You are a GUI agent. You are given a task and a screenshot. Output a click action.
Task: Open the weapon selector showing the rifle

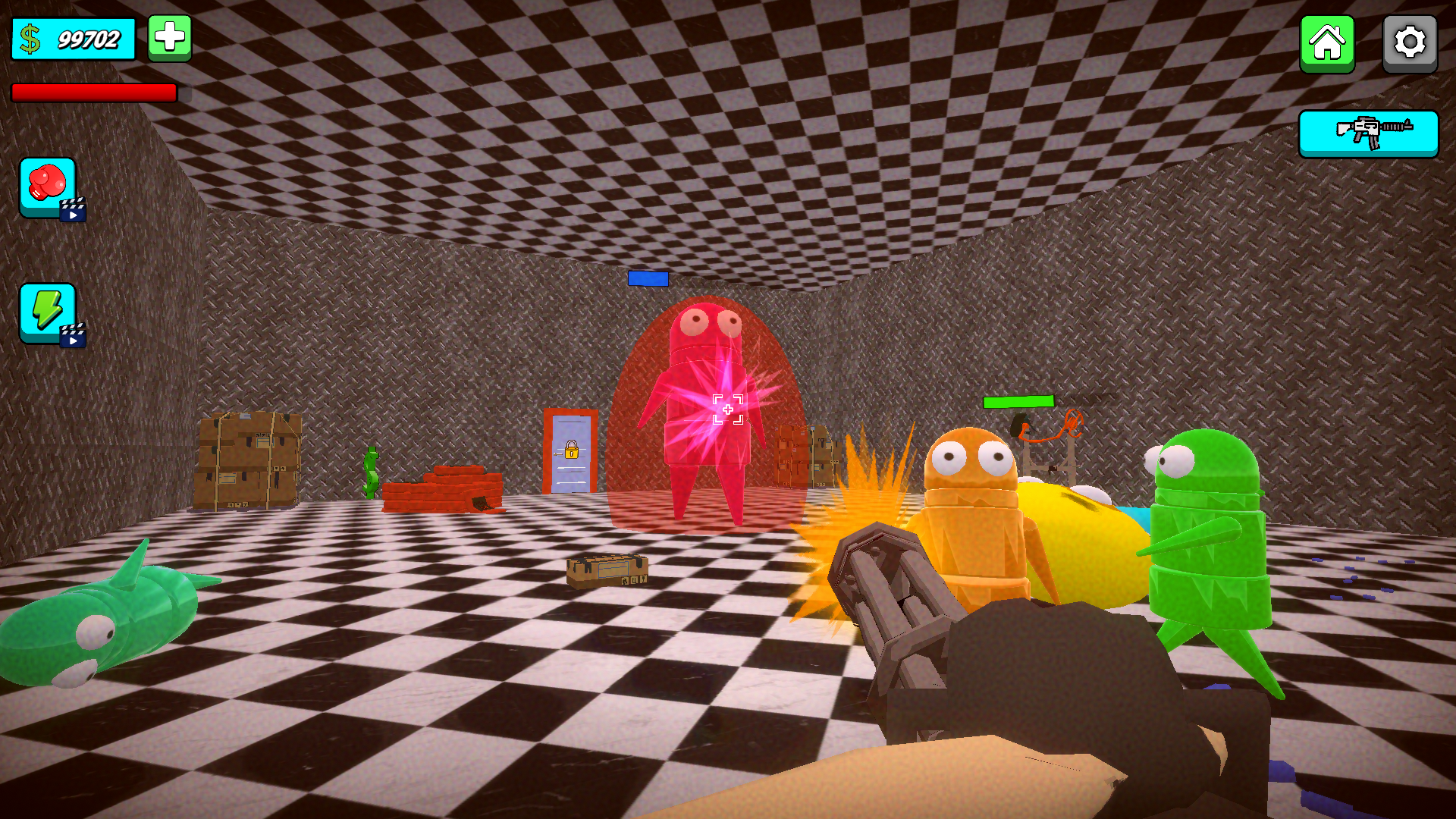[1368, 133]
